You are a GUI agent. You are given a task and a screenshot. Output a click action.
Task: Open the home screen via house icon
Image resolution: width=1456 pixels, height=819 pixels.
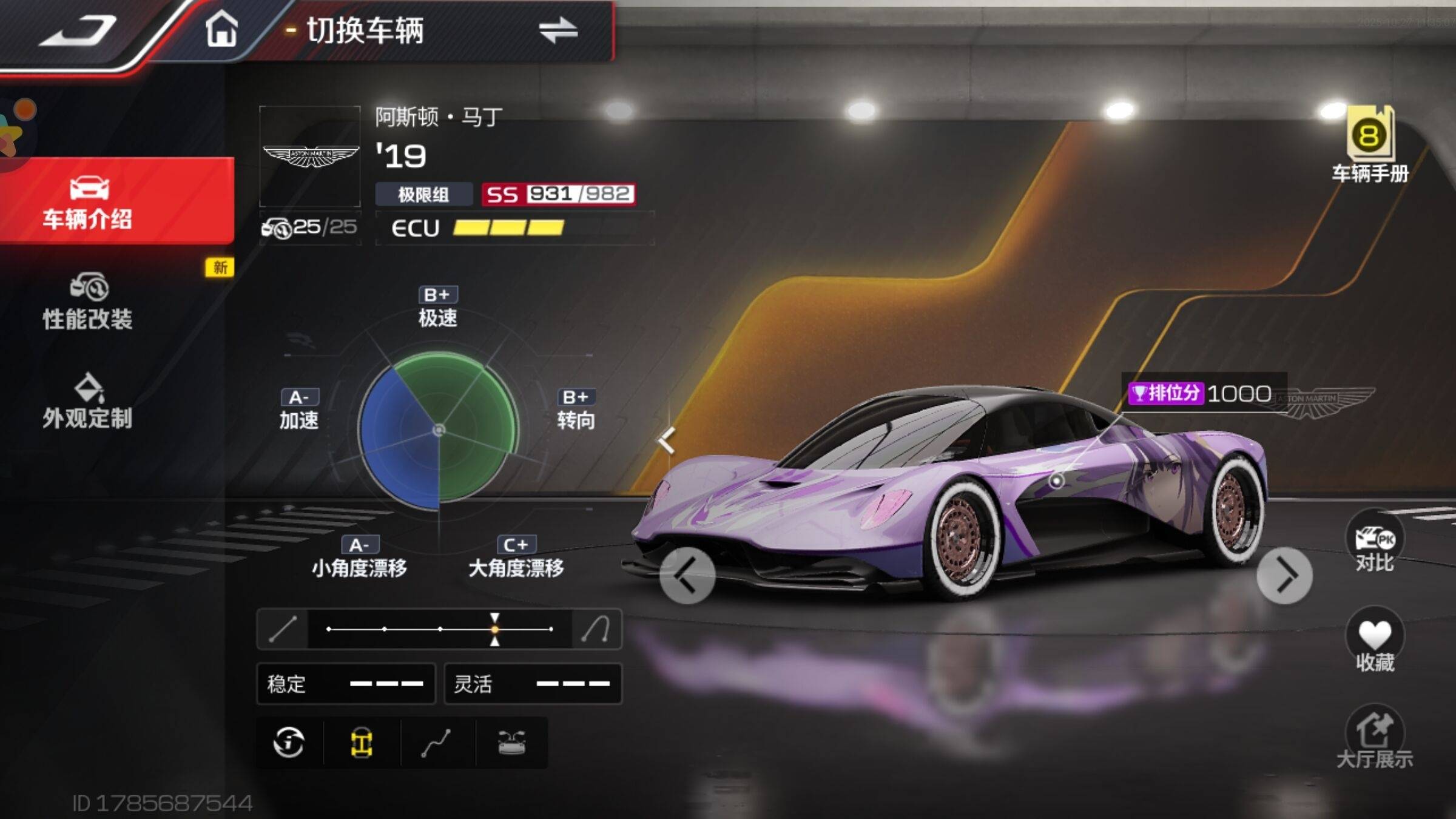pos(221,29)
